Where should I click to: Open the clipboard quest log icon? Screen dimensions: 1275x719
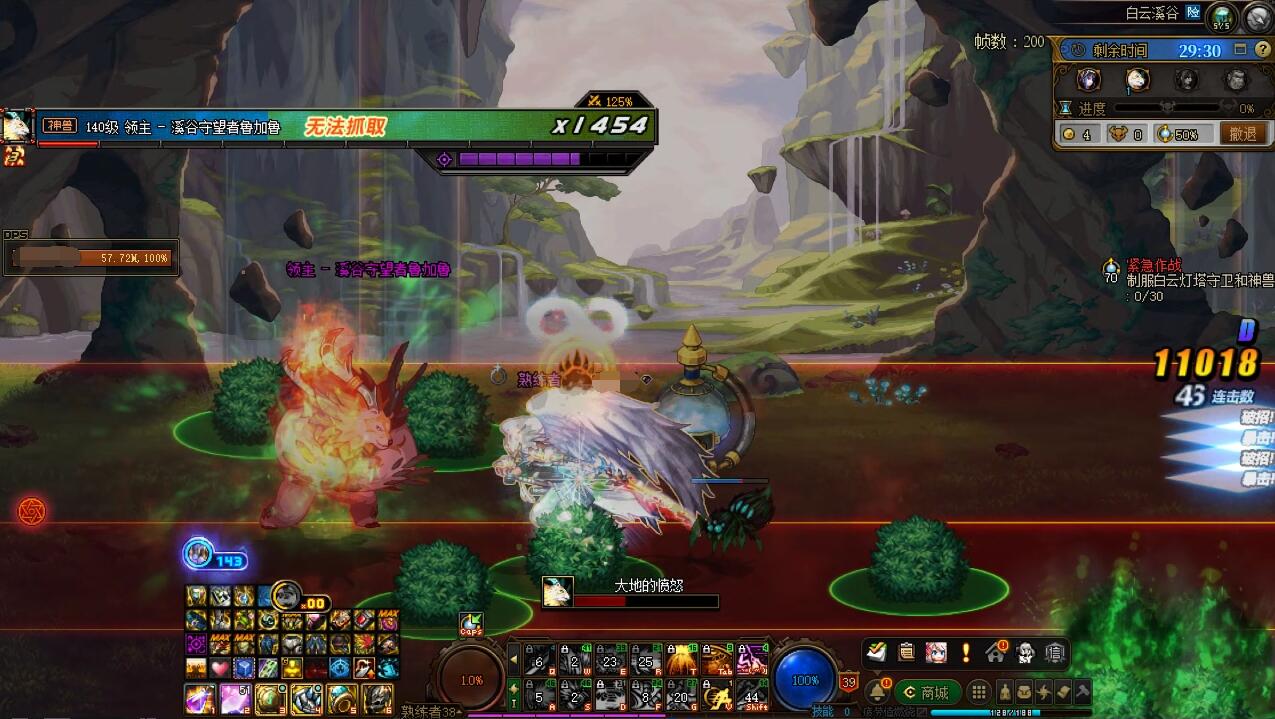(x=906, y=653)
